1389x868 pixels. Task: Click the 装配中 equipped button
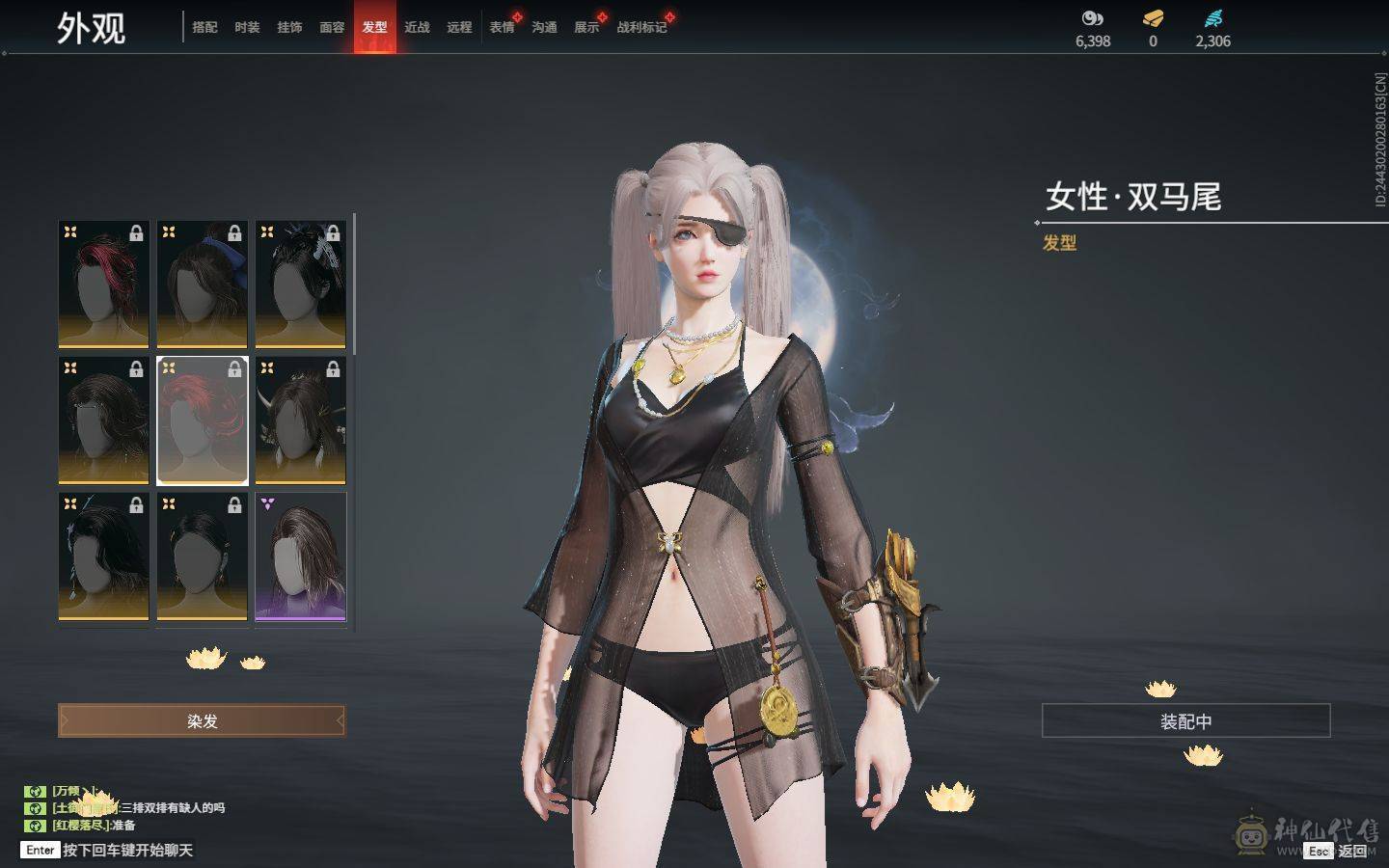tap(1185, 720)
